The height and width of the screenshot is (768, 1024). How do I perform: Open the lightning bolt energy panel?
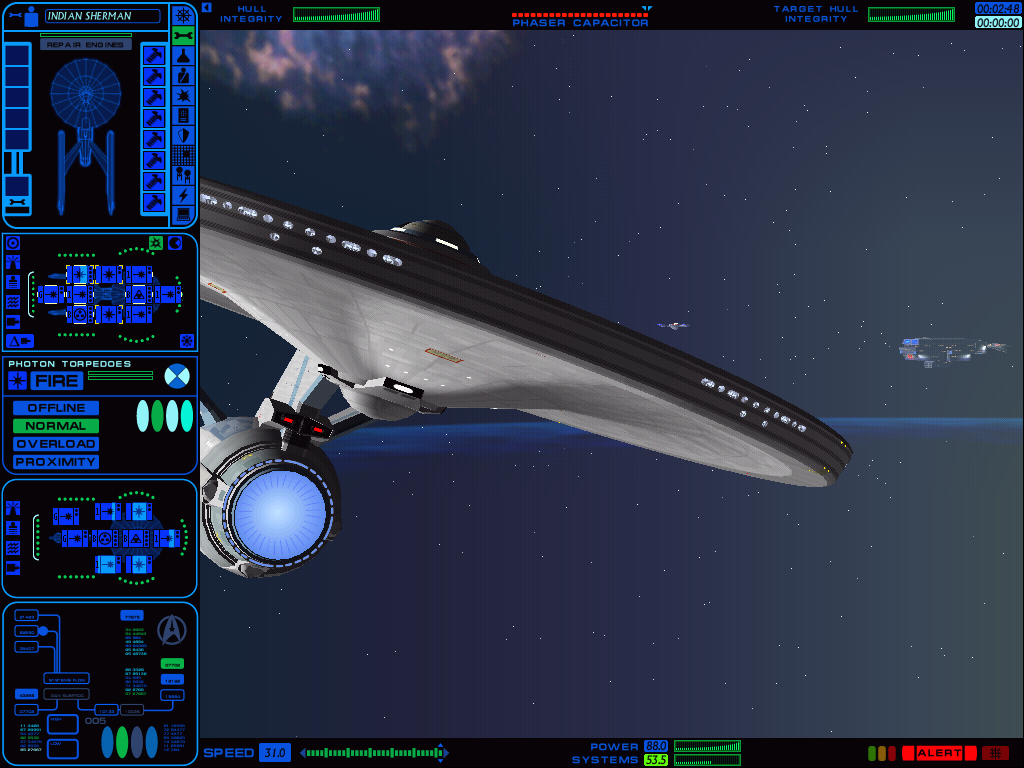point(183,195)
